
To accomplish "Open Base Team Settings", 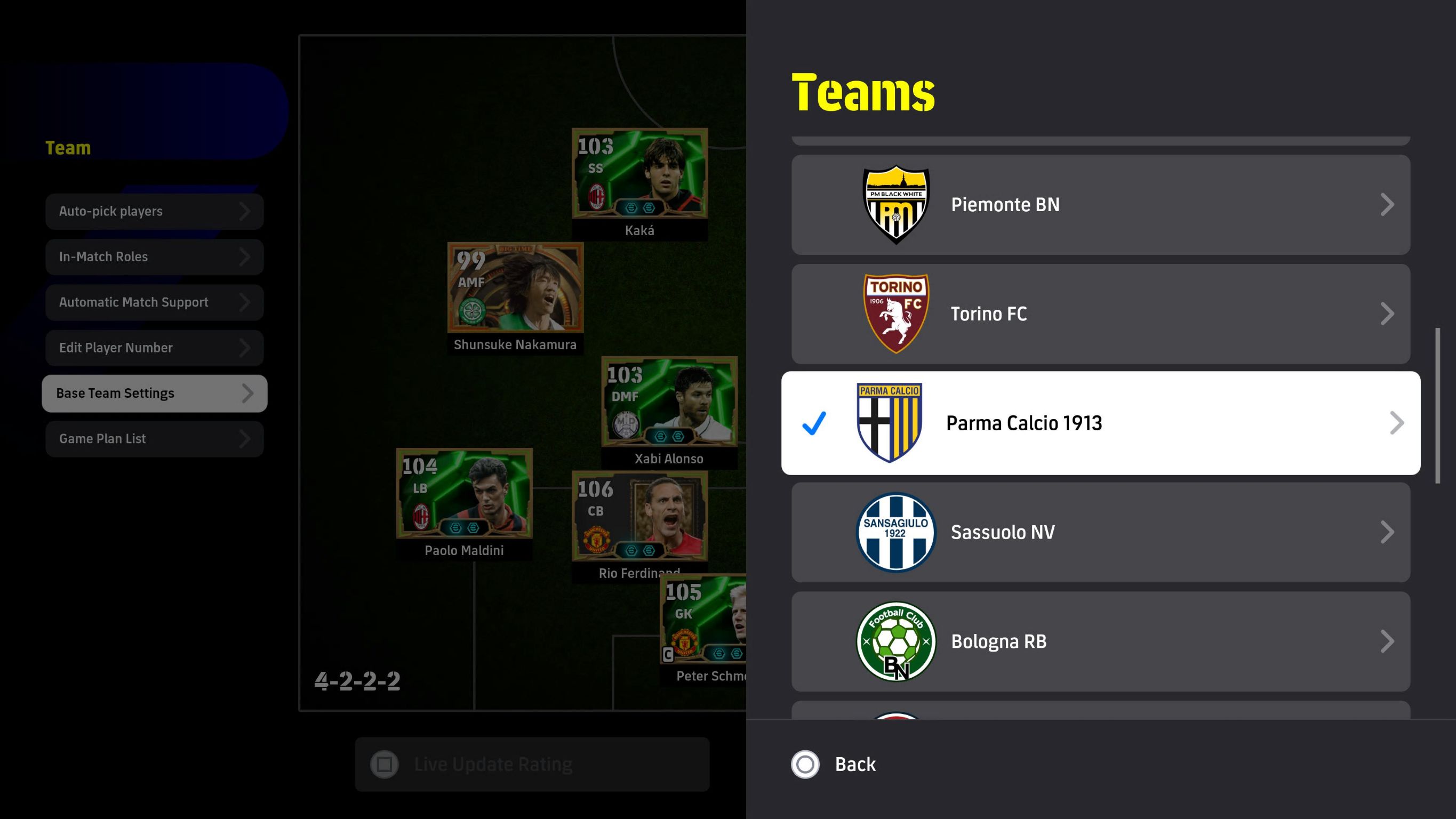I will (x=154, y=394).
